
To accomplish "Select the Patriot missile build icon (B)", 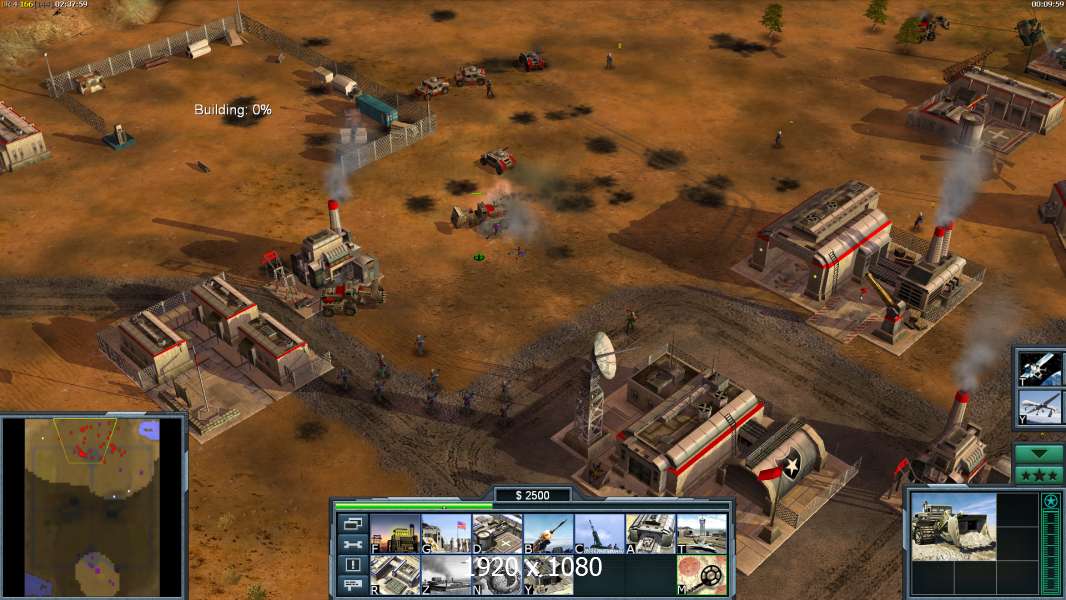I will 548,533.
